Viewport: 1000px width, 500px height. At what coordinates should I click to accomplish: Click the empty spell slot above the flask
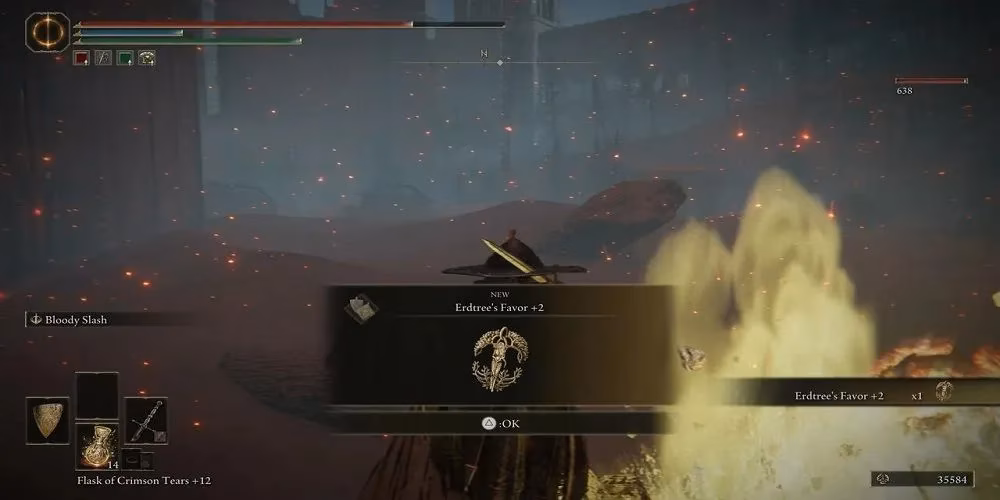[96, 394]
